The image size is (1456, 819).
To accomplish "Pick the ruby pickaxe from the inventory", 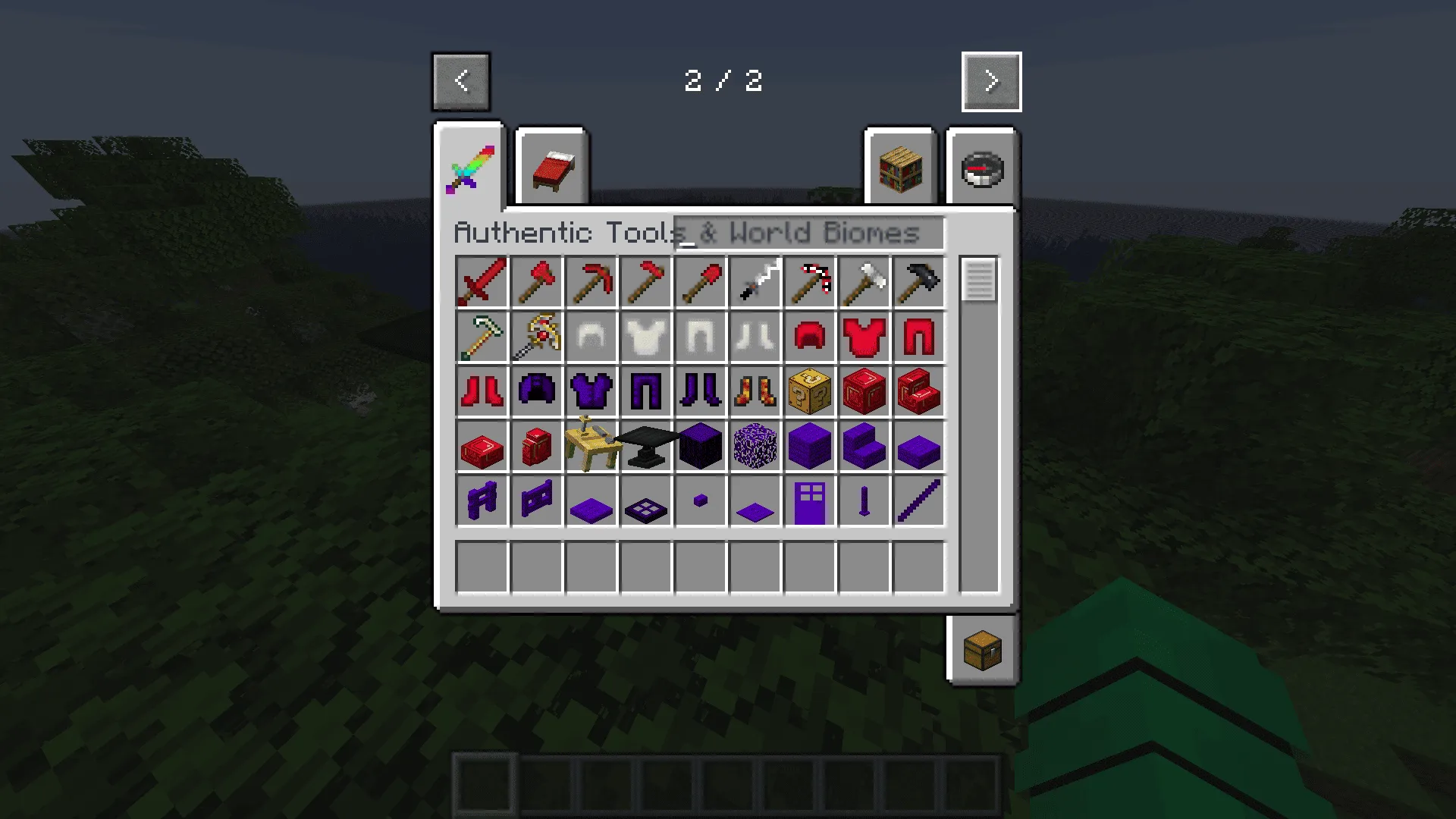I will pyautogui.click(x=591, y=282).
